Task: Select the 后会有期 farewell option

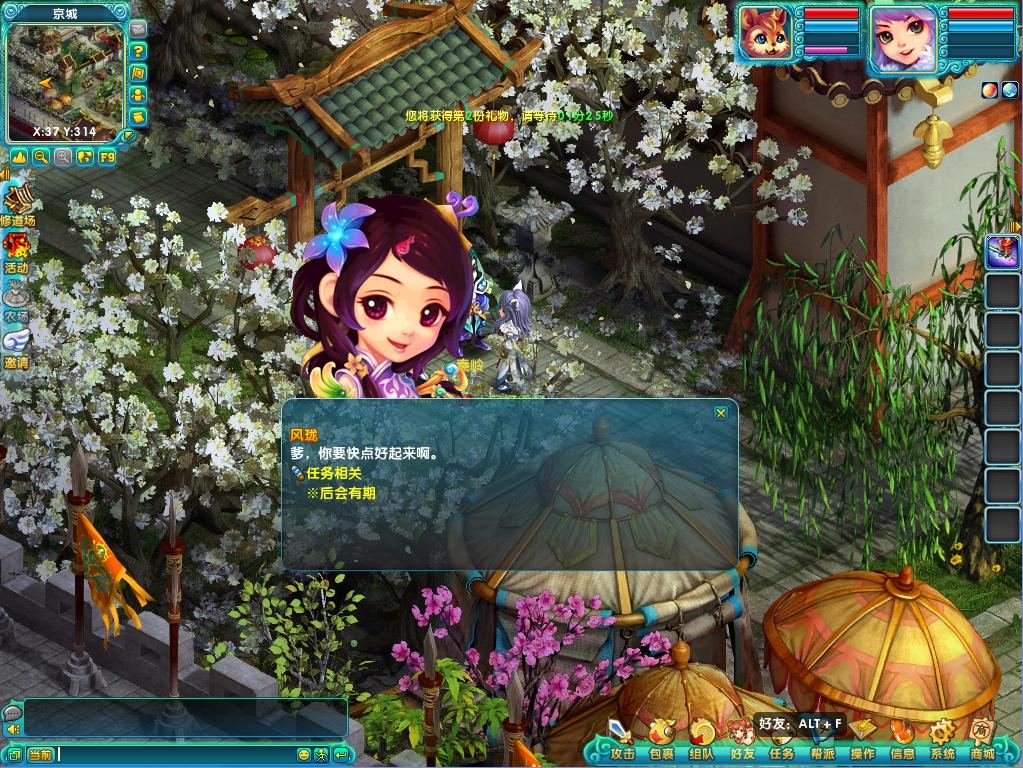Action: tap(346, 493)
